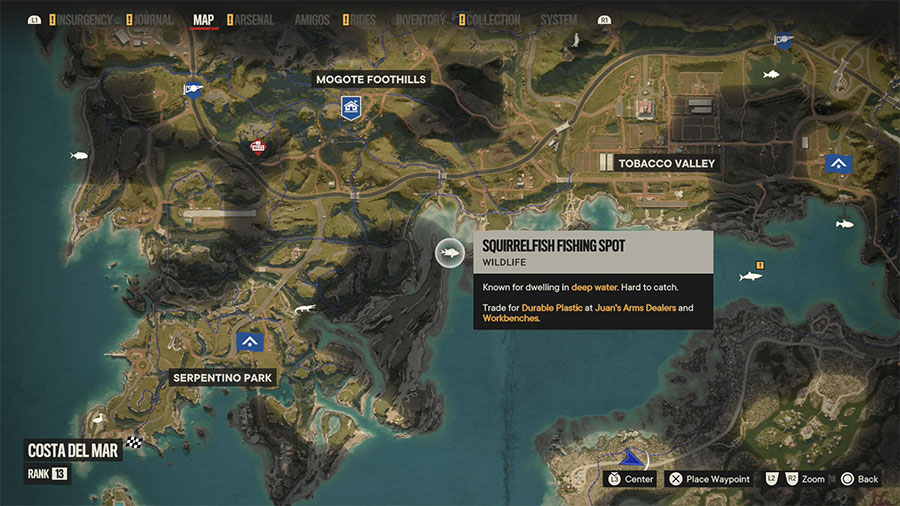Select the highlighted Squirrelfish fishing spot marker
Image resolution: width=900 pixels, height=506 pixels.
click(450, 253)
